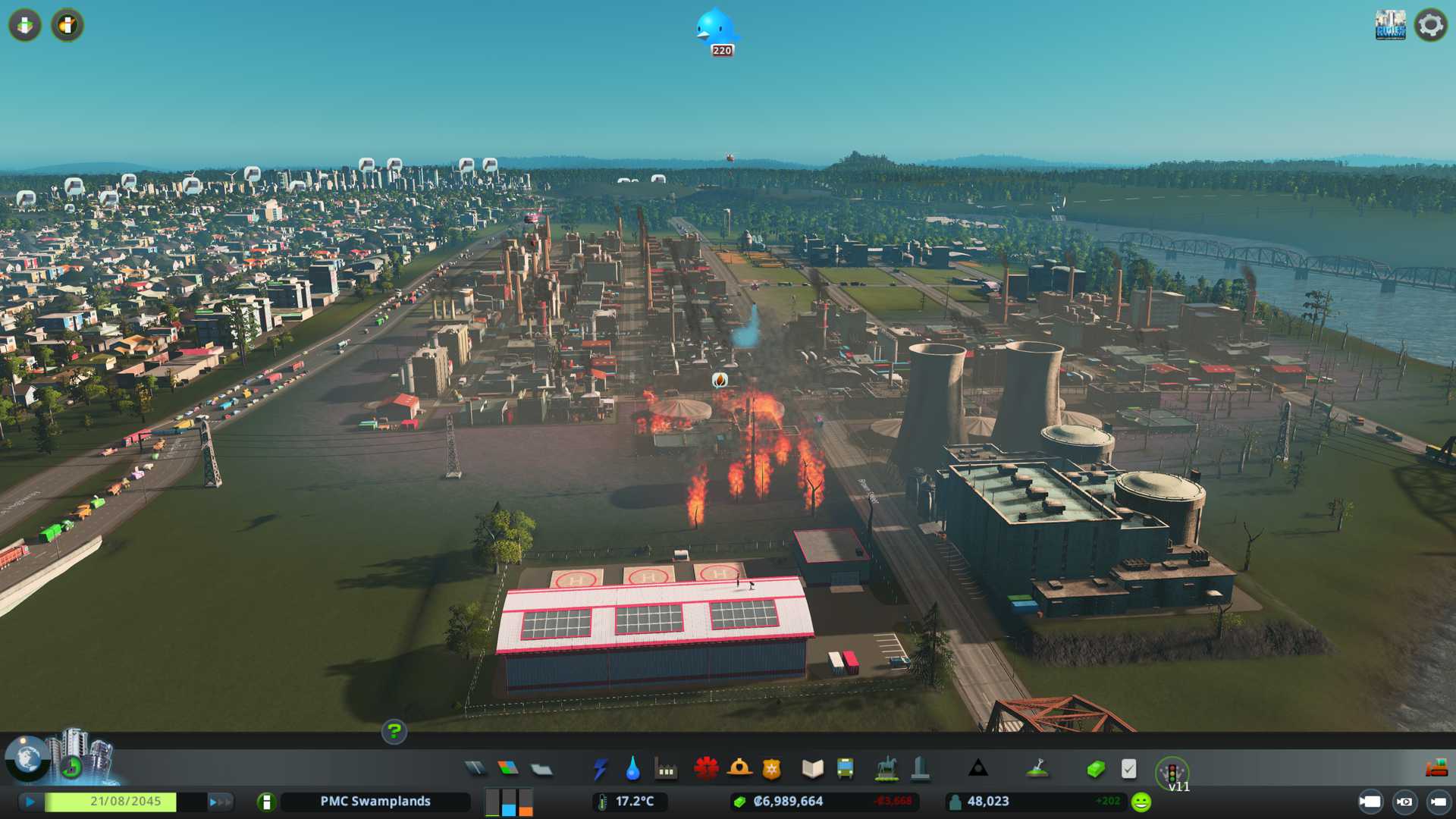The width and height of the screenshot is (1456, 819).
Task: Open the Roads build menu
Action: coord(475,769)
